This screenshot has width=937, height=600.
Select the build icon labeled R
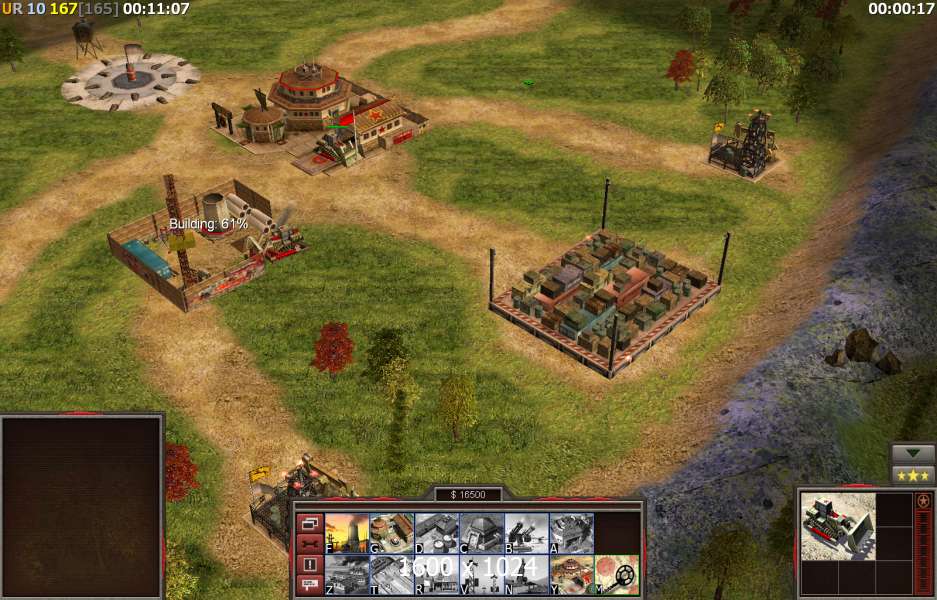tap(436, 575)
